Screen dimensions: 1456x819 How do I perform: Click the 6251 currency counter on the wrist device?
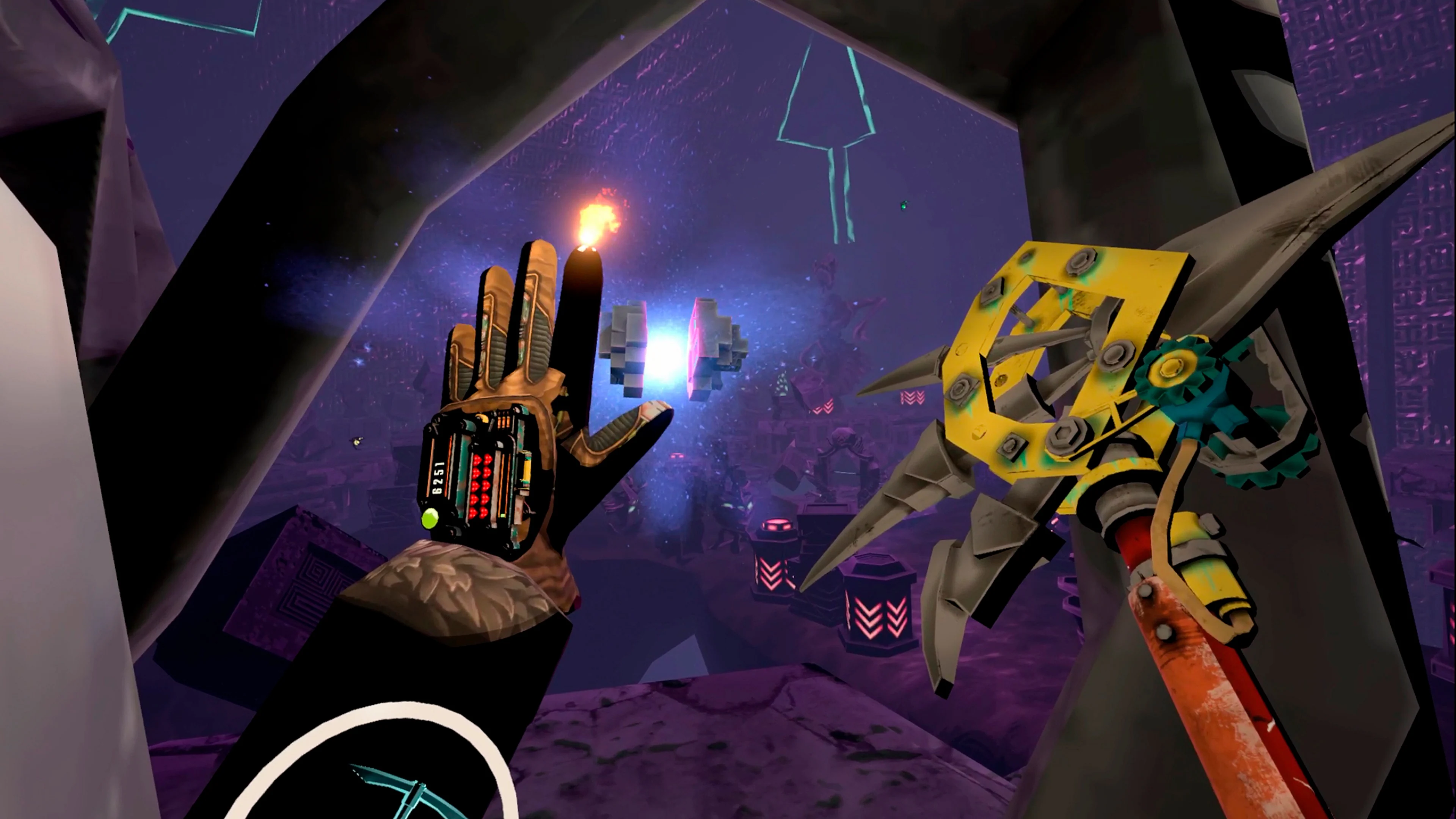[439, 478]
